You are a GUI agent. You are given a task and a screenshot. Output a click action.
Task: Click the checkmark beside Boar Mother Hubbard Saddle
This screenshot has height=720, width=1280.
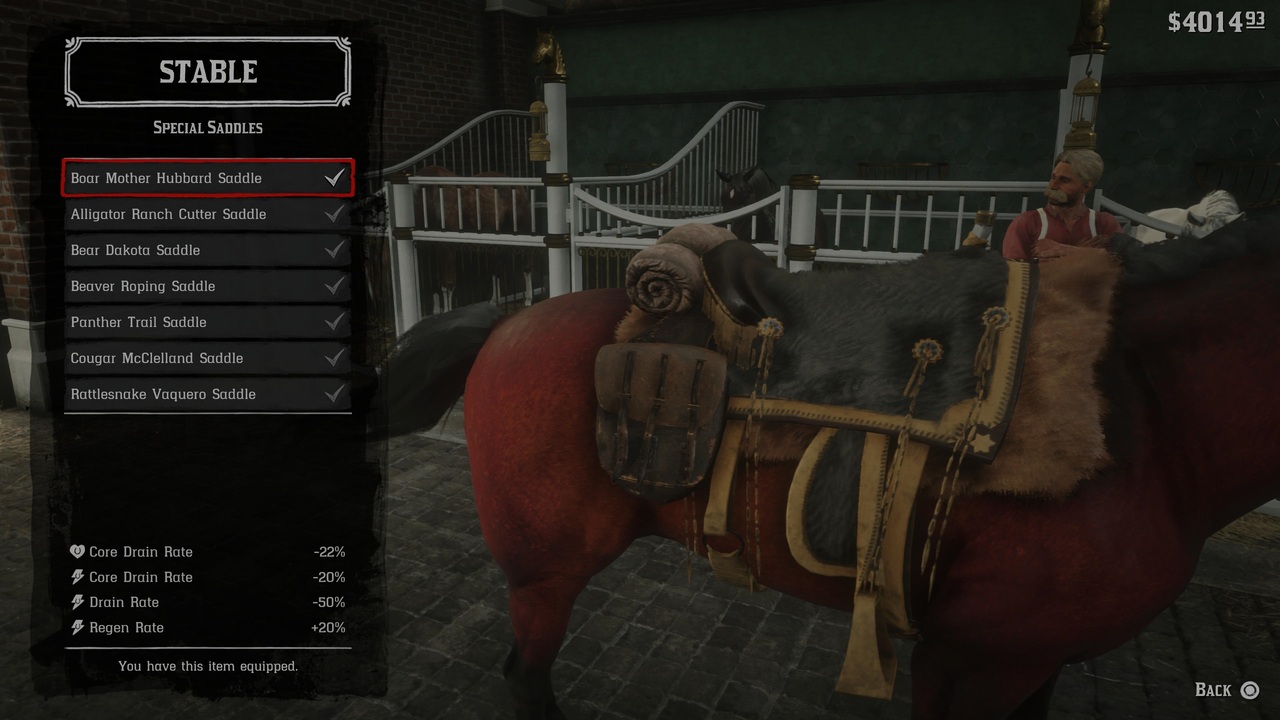pos(333,177)
